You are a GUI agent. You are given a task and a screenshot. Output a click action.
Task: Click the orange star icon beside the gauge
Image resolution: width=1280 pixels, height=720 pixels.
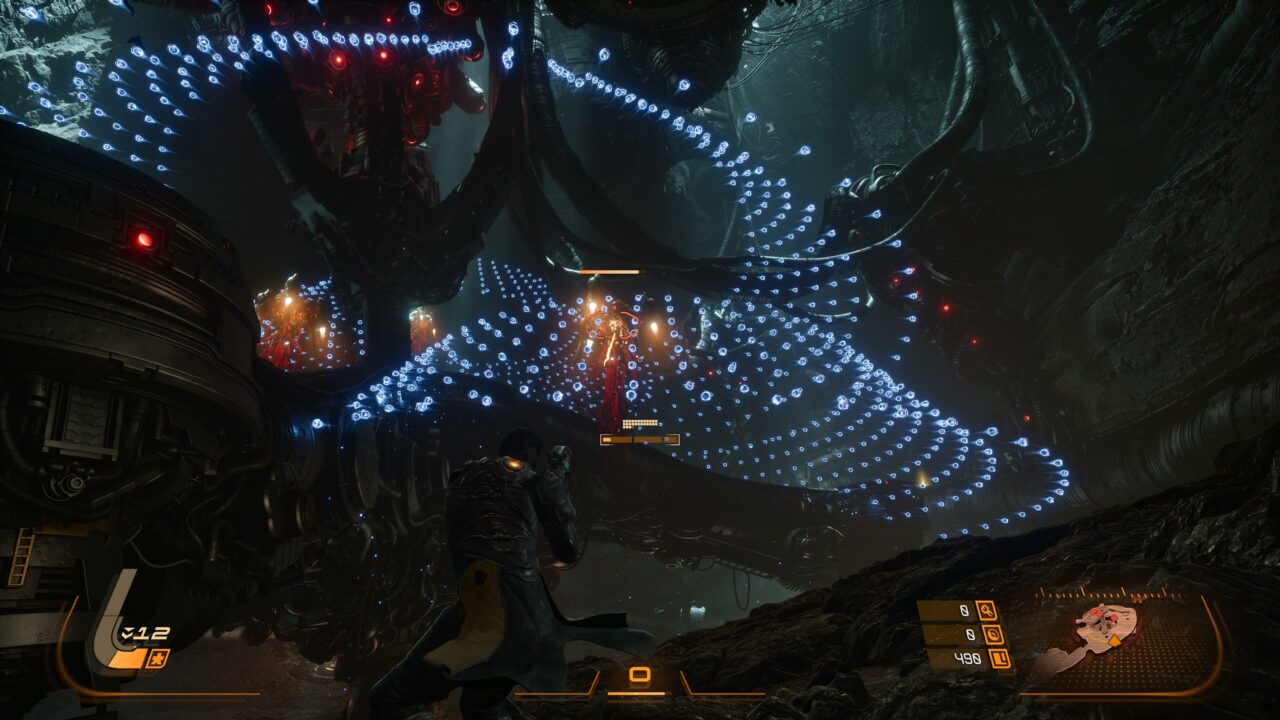(158, 658)
